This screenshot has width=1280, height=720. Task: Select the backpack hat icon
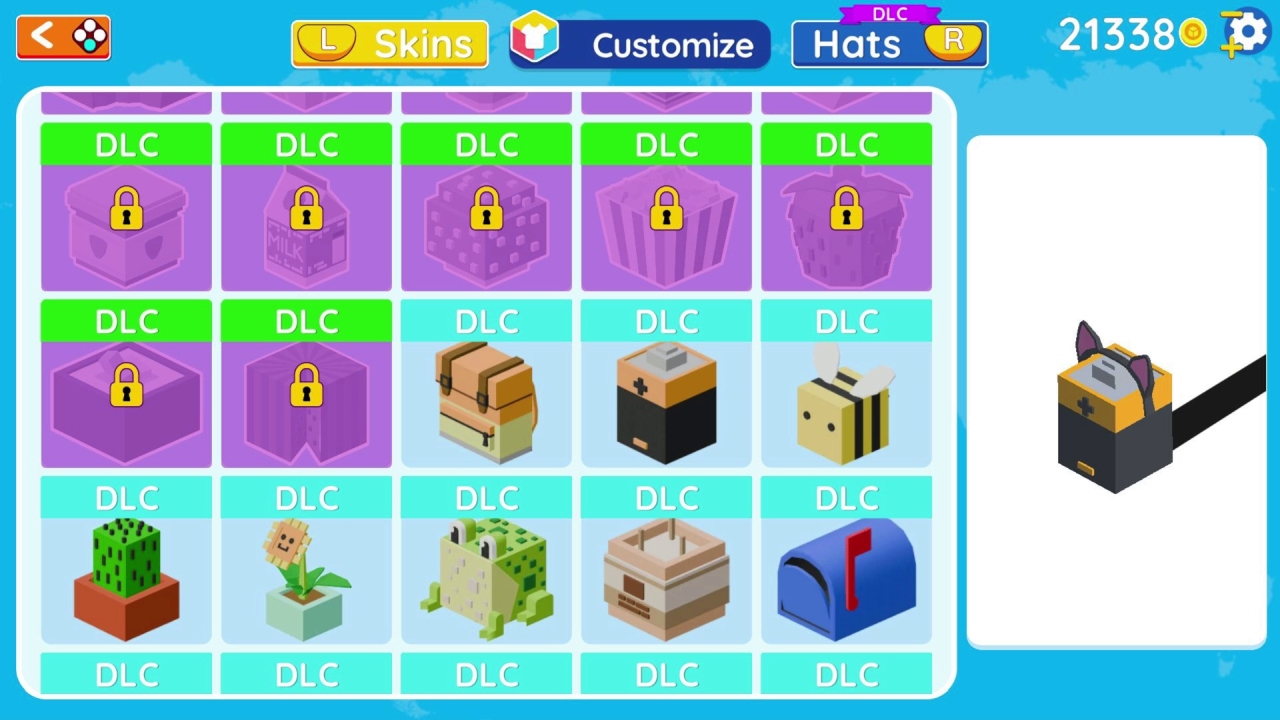point(486,400)
